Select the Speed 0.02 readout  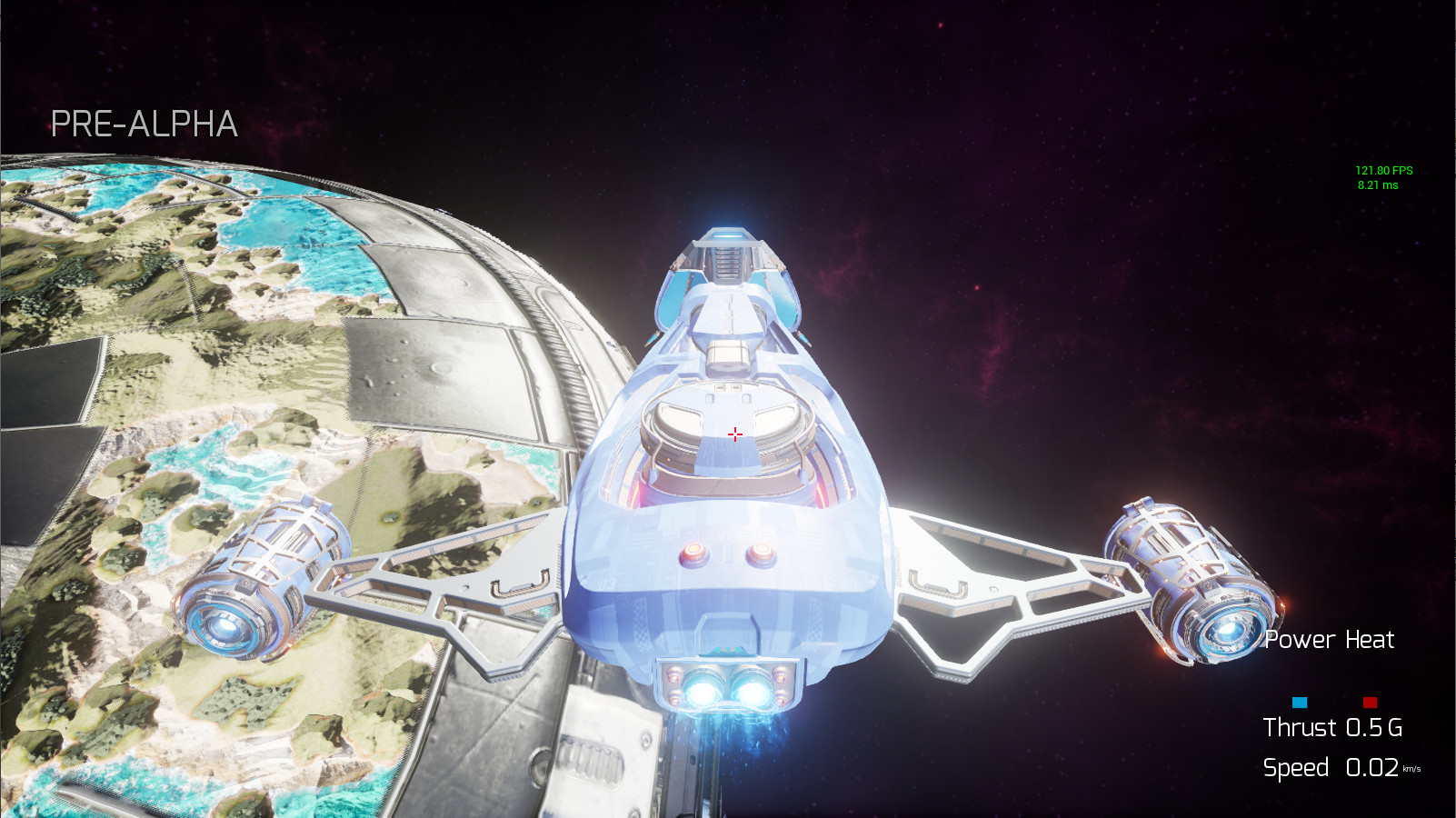[x=1331, y=766]
